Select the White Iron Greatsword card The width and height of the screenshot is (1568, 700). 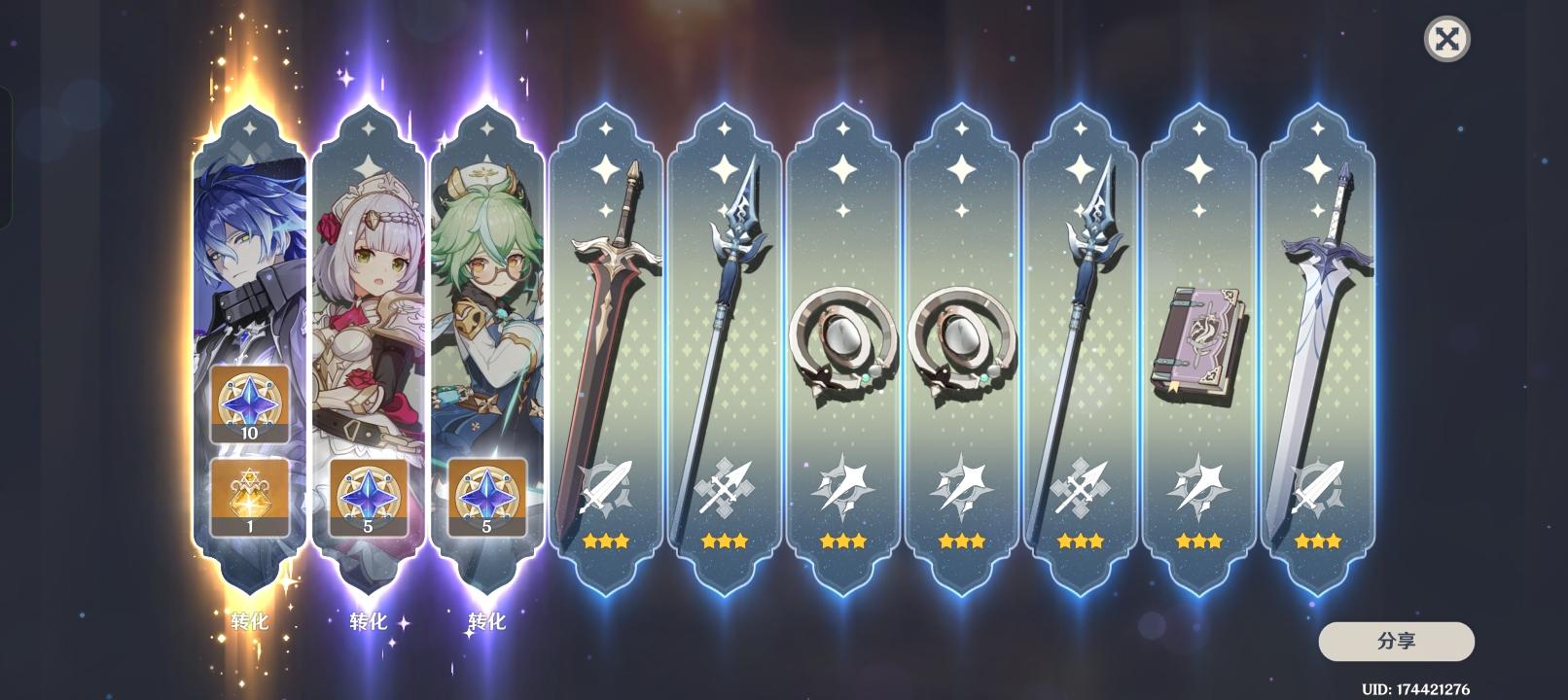1318,311
